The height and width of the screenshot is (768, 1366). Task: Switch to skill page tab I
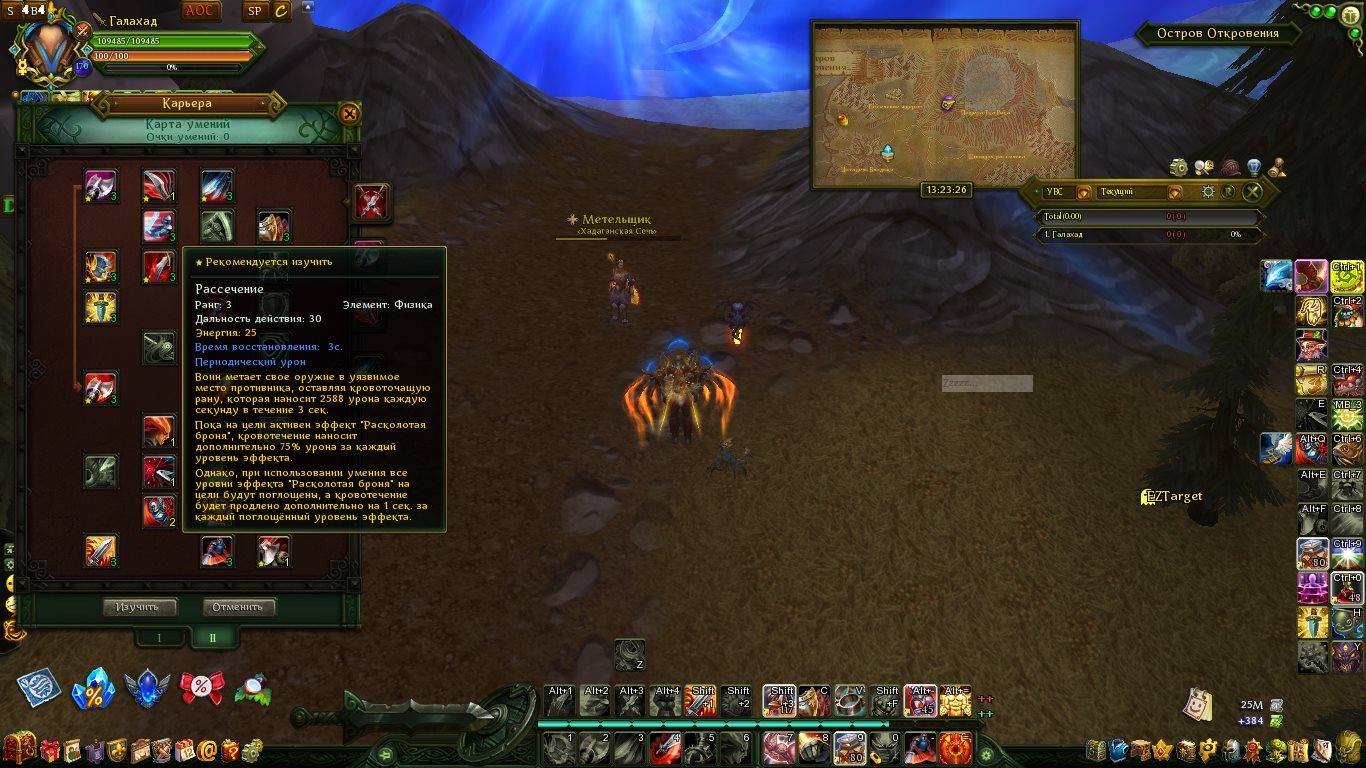coord(158,637)
